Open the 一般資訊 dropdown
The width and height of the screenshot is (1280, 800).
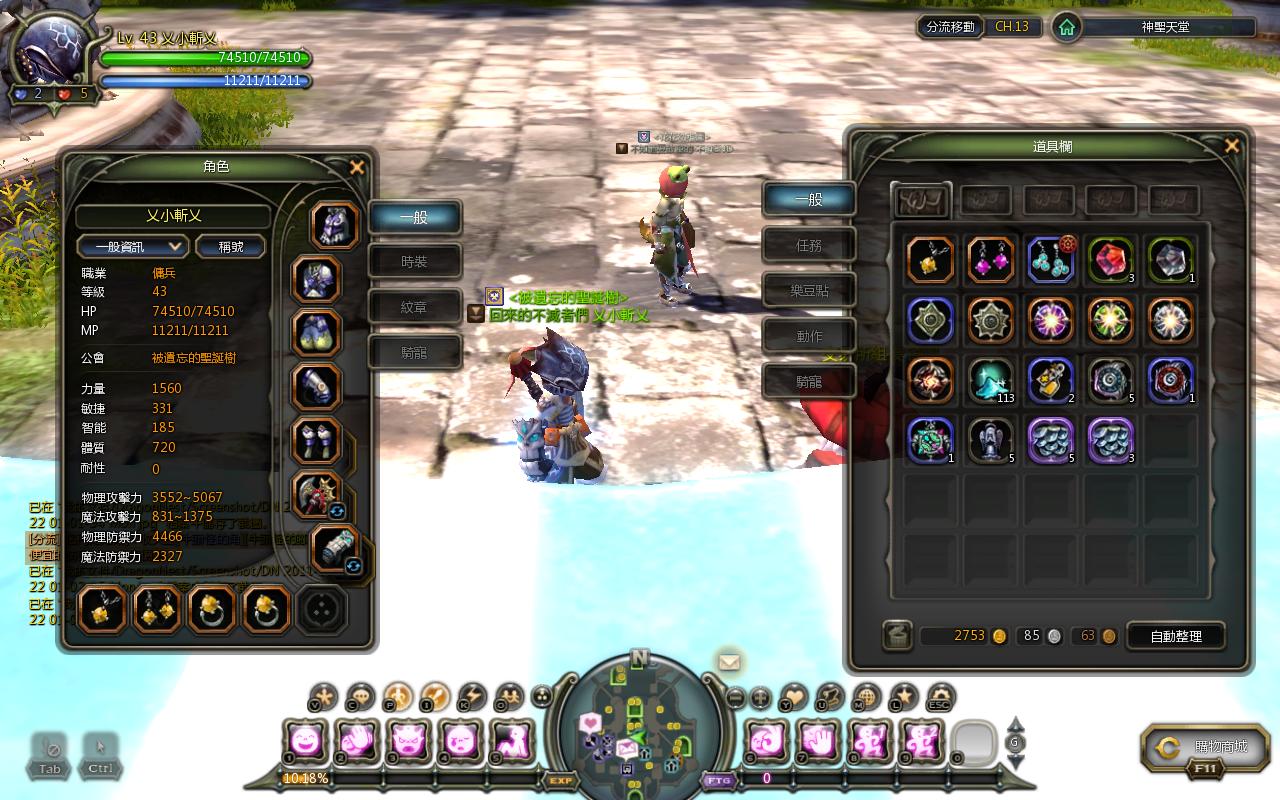tap(132, 246)
